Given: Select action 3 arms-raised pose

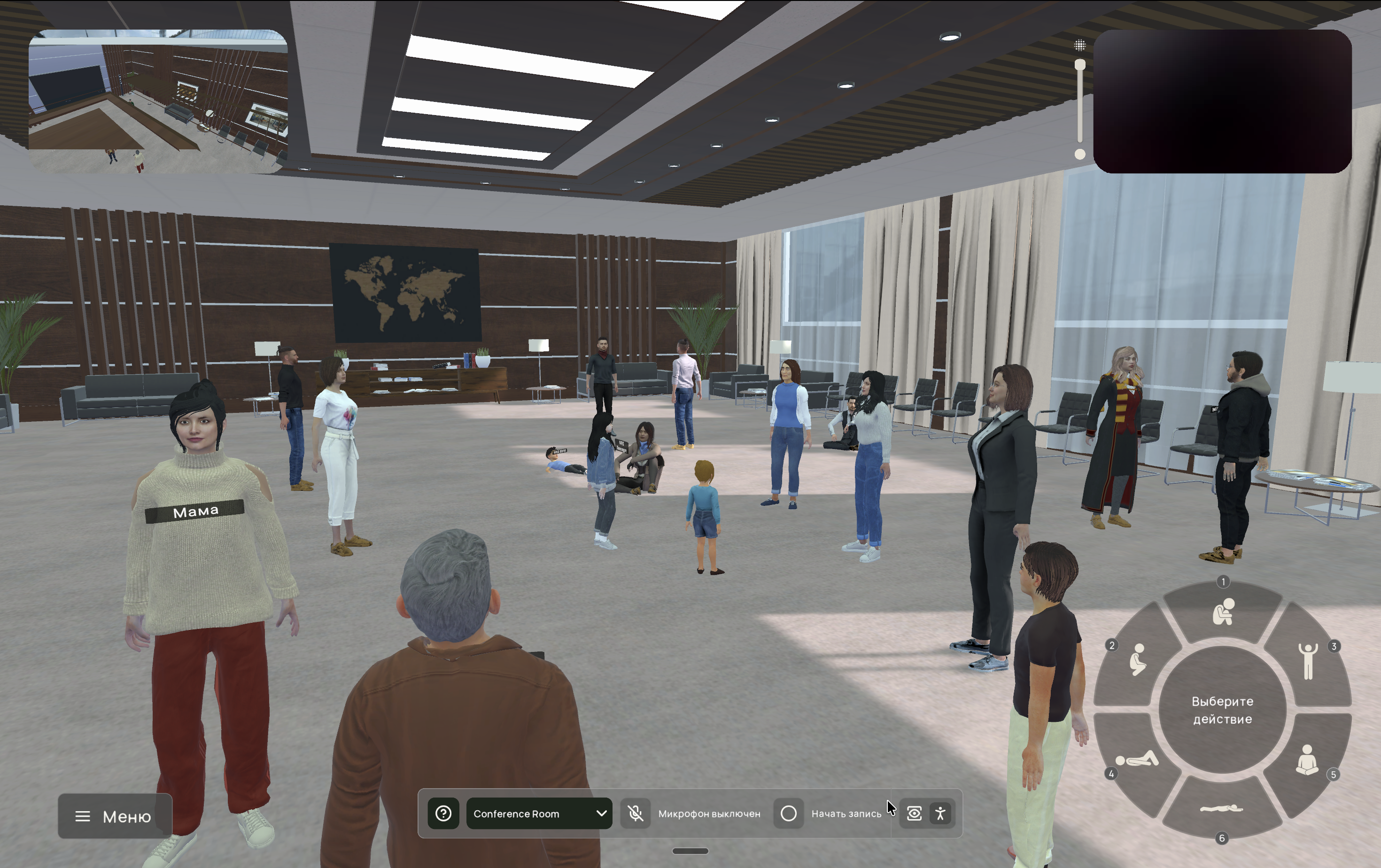Looking at the screenshot, I should click(1308, 660).
